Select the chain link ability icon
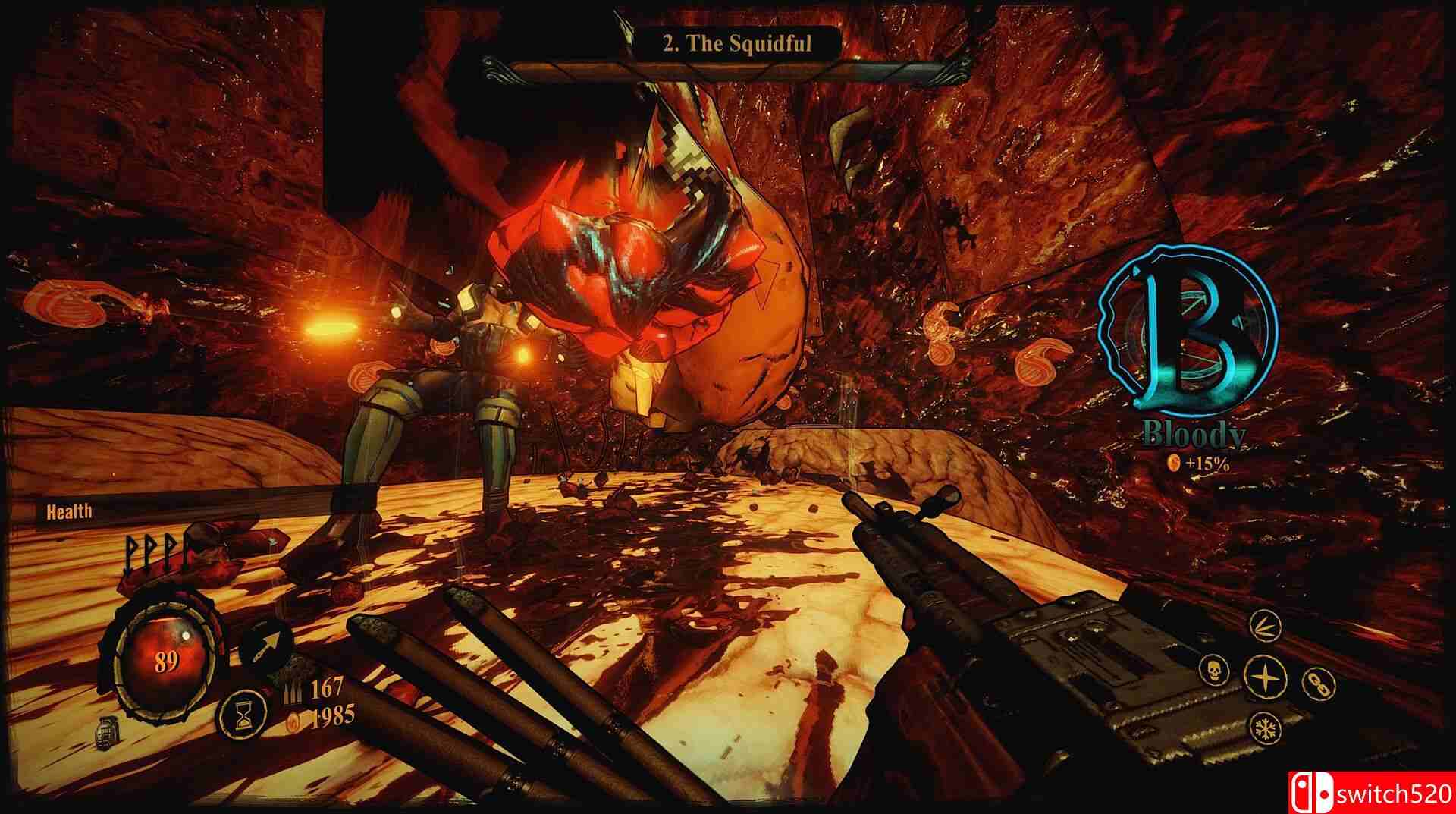Image resolution: width=1456 pixels, height=814 pixels. click(1317, 682)
